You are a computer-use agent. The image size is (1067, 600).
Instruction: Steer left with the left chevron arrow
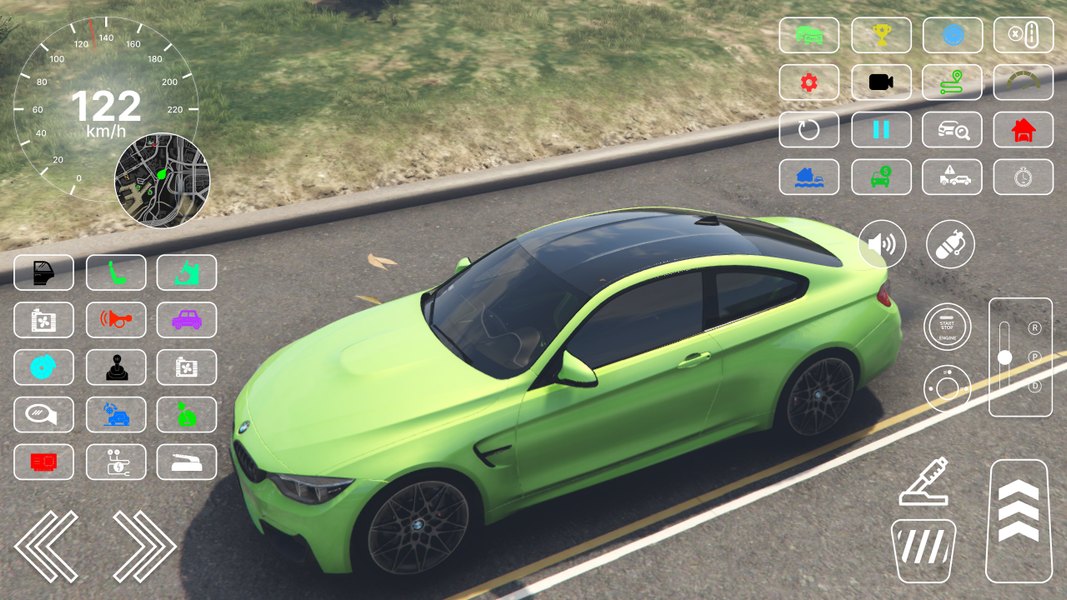coord(46,546)
